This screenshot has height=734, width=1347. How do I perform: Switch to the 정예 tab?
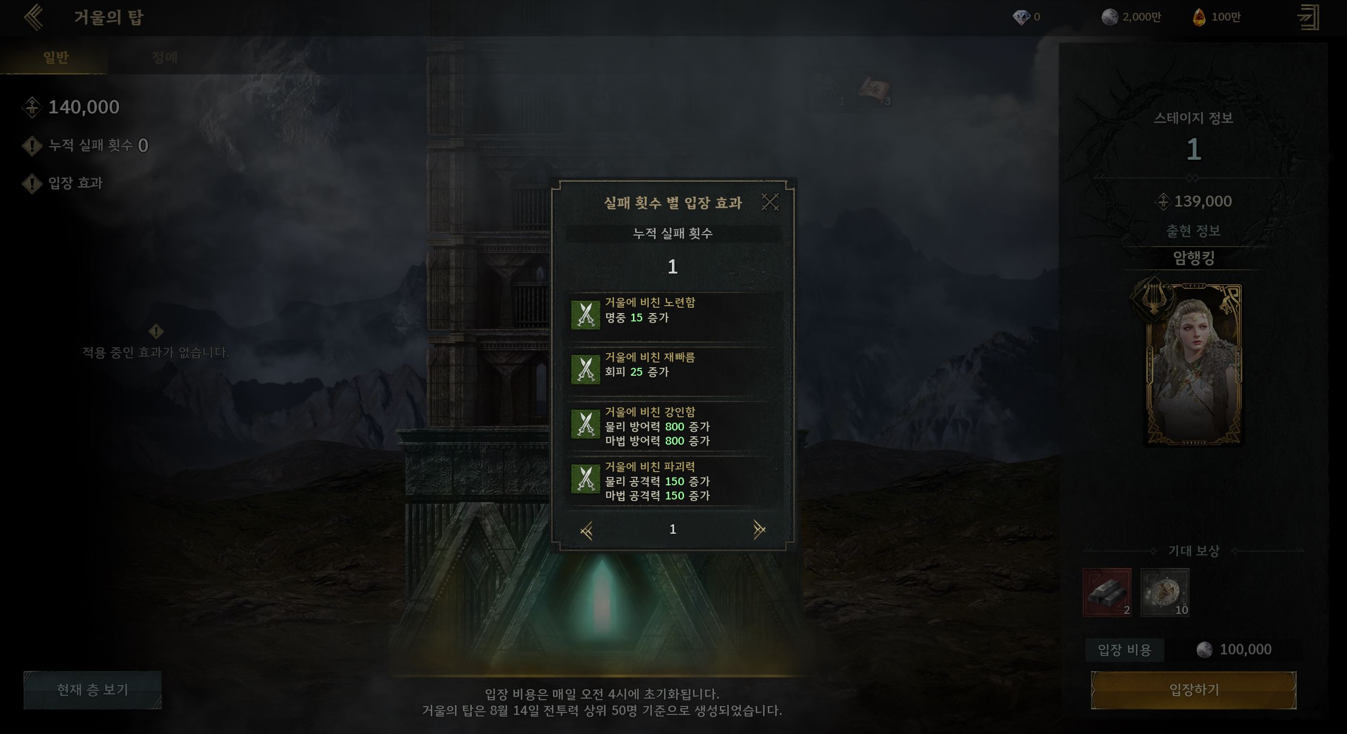(x=165, y=57)
